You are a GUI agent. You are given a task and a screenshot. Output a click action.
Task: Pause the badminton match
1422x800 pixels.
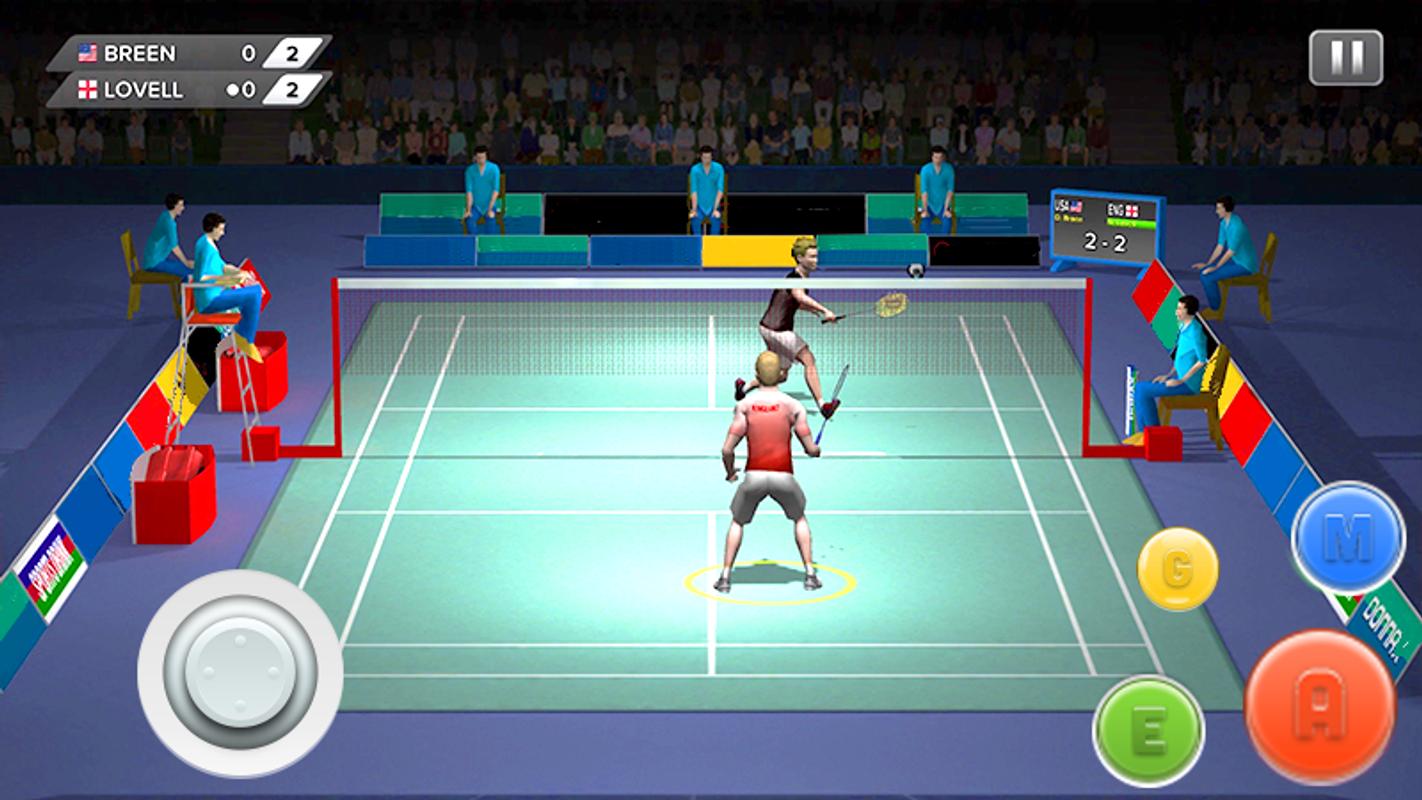tap(1346, 57)
